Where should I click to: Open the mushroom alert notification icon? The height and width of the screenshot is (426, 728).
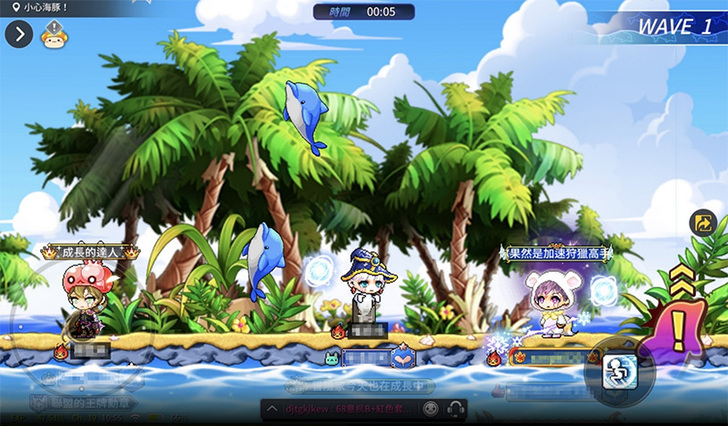click(54, 35)
